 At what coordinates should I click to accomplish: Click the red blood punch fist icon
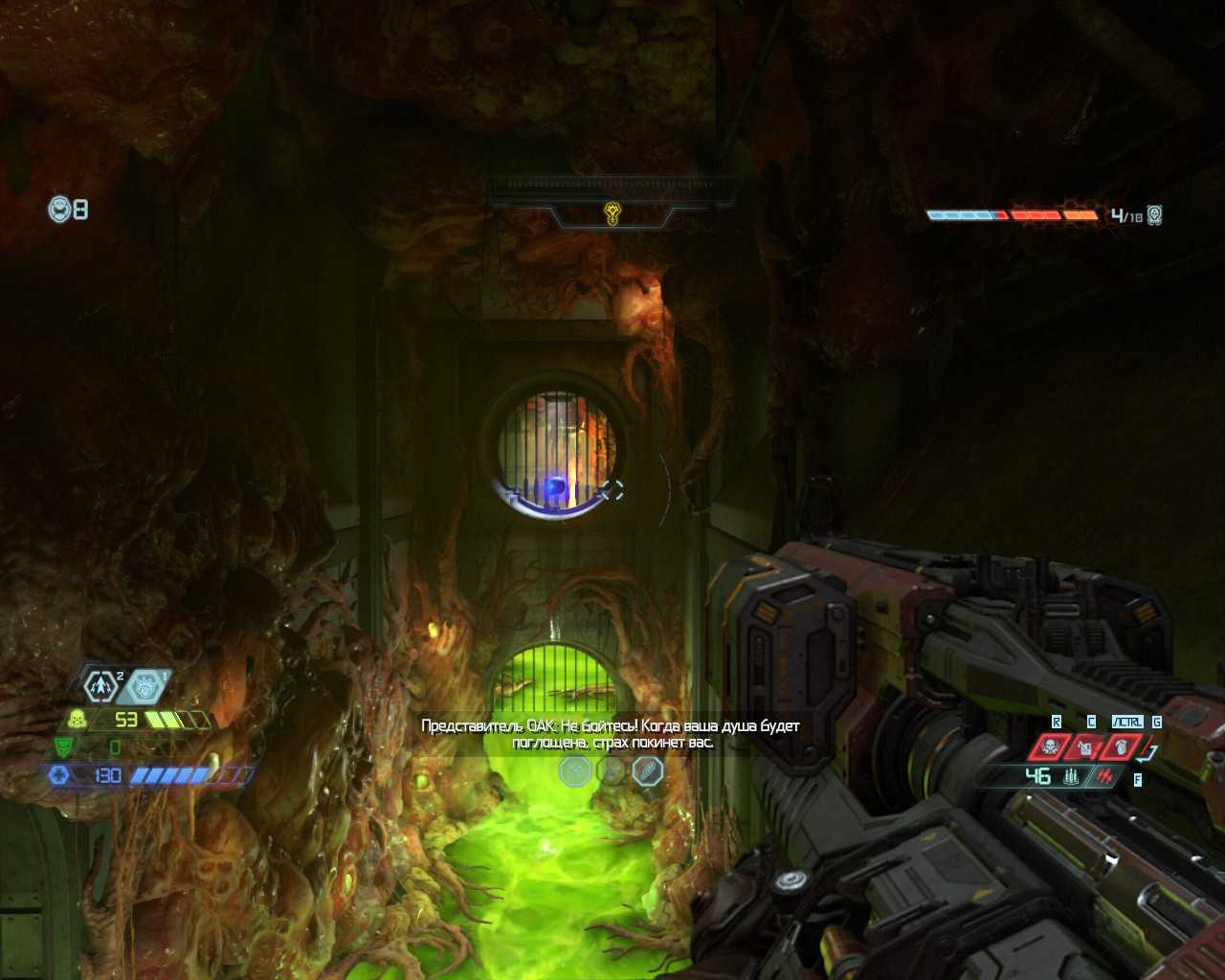point(1121,746)
